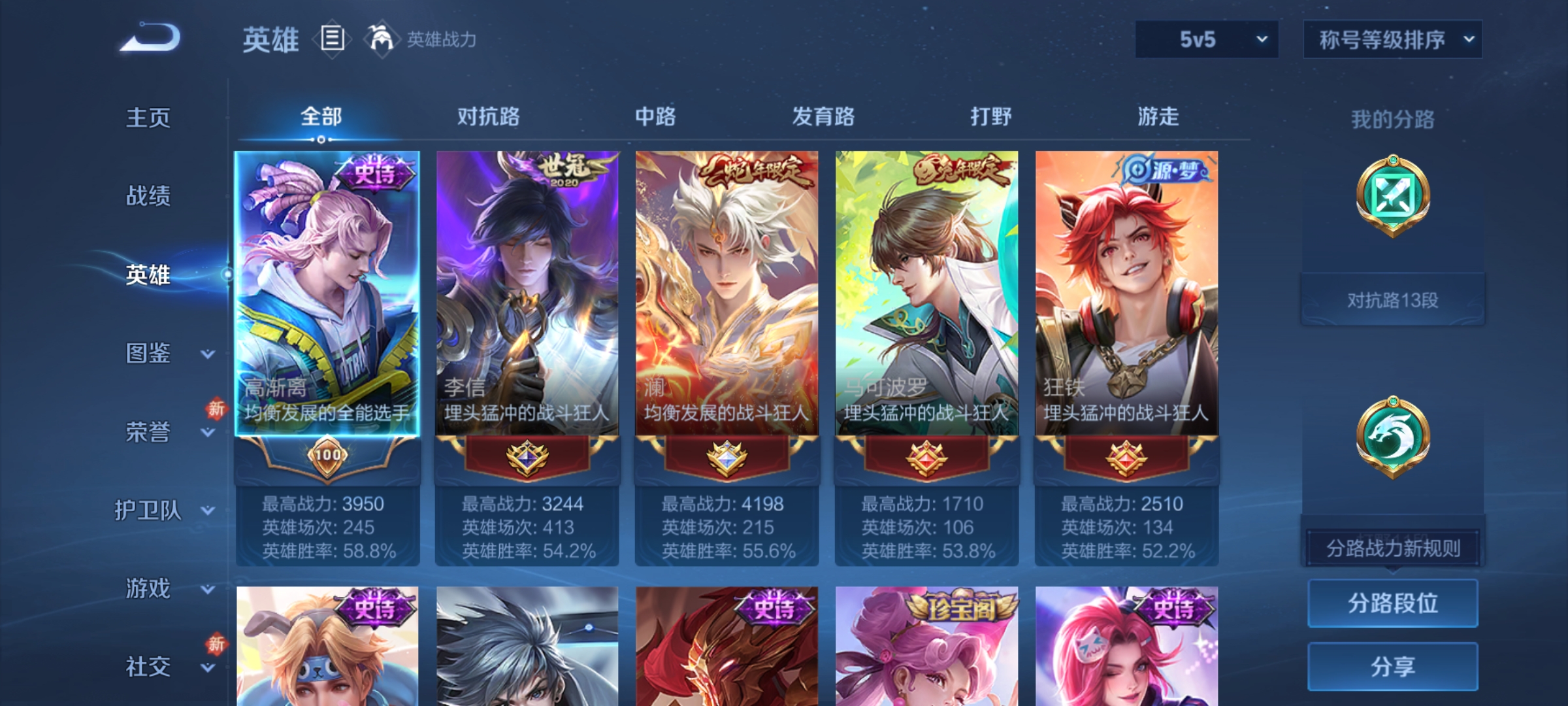Viewport: 1568px width, 706px height.
Task: Open the 5v5 mode dropdown
Action: (1205, 39)
